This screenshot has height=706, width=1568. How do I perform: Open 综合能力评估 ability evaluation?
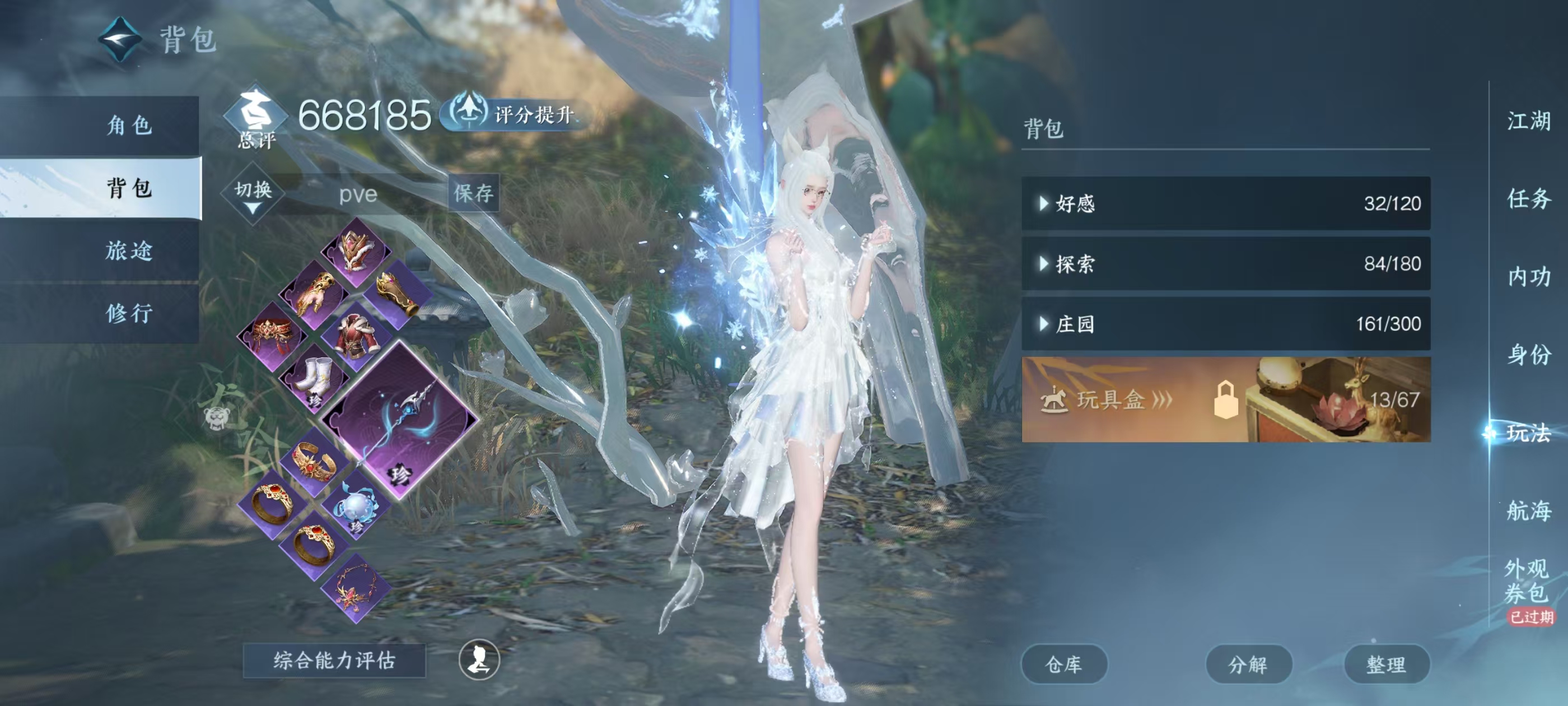334,660
